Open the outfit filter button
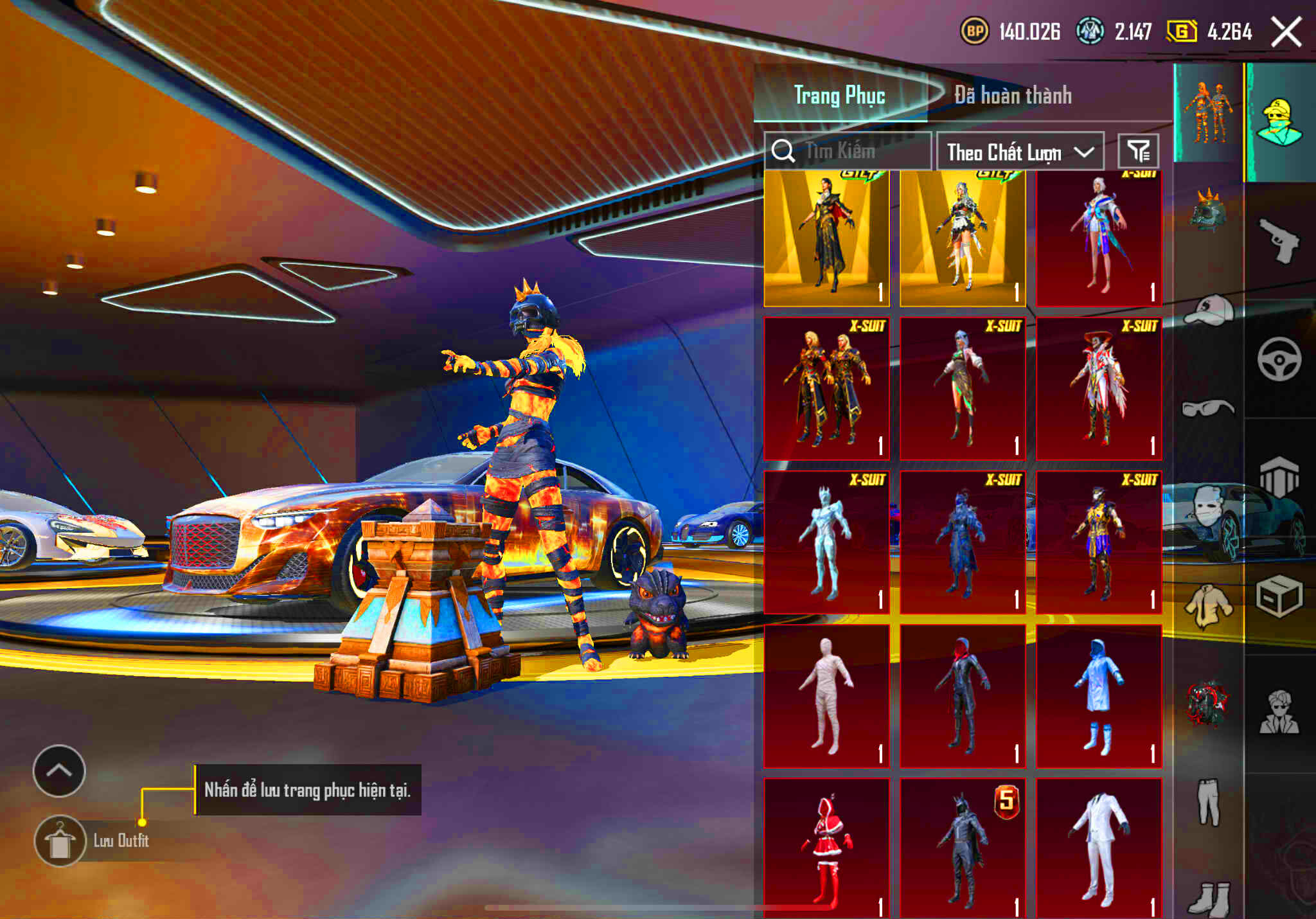 point(1138,152)
